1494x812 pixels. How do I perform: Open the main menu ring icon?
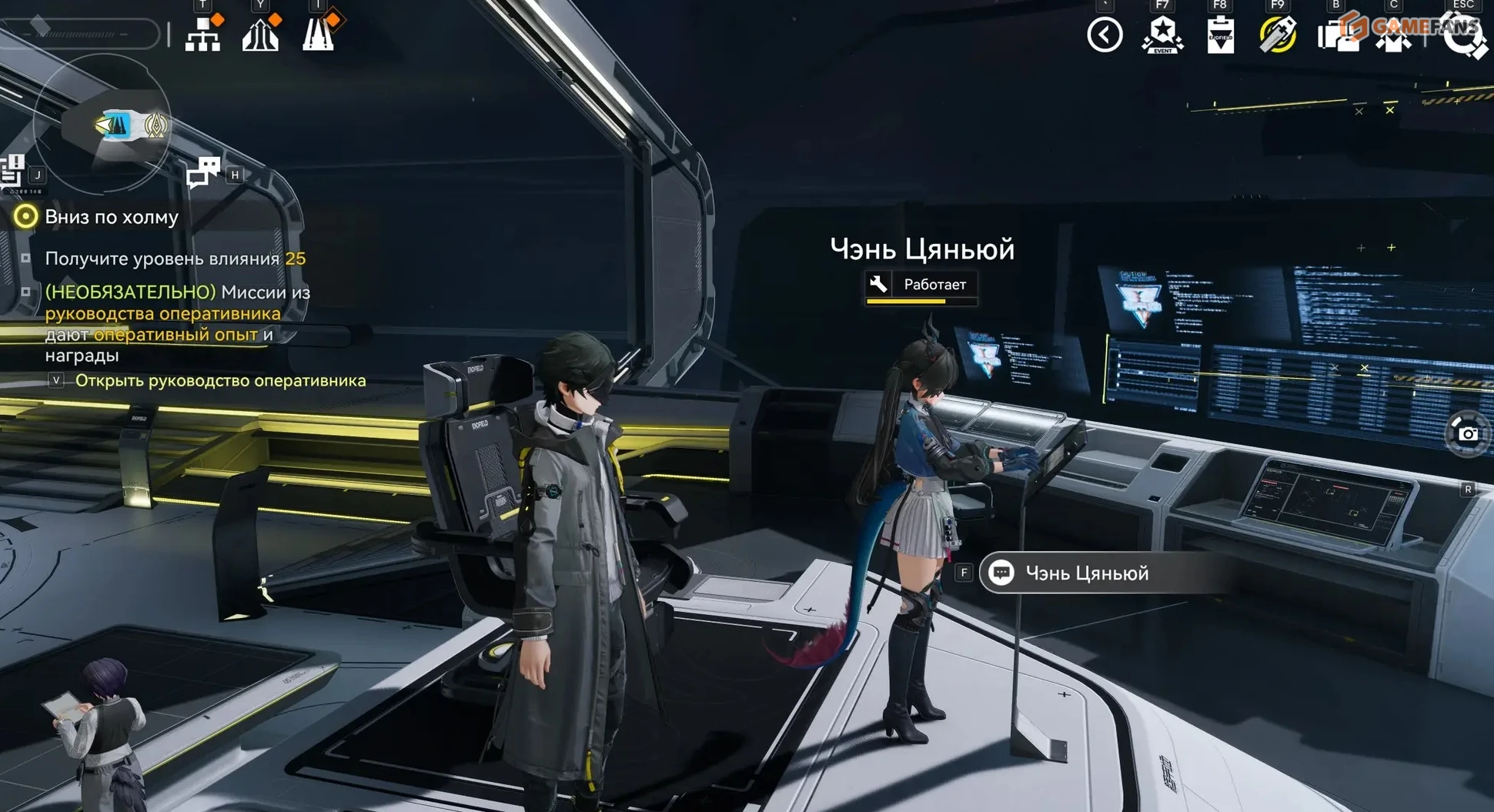pos(1463,35)
